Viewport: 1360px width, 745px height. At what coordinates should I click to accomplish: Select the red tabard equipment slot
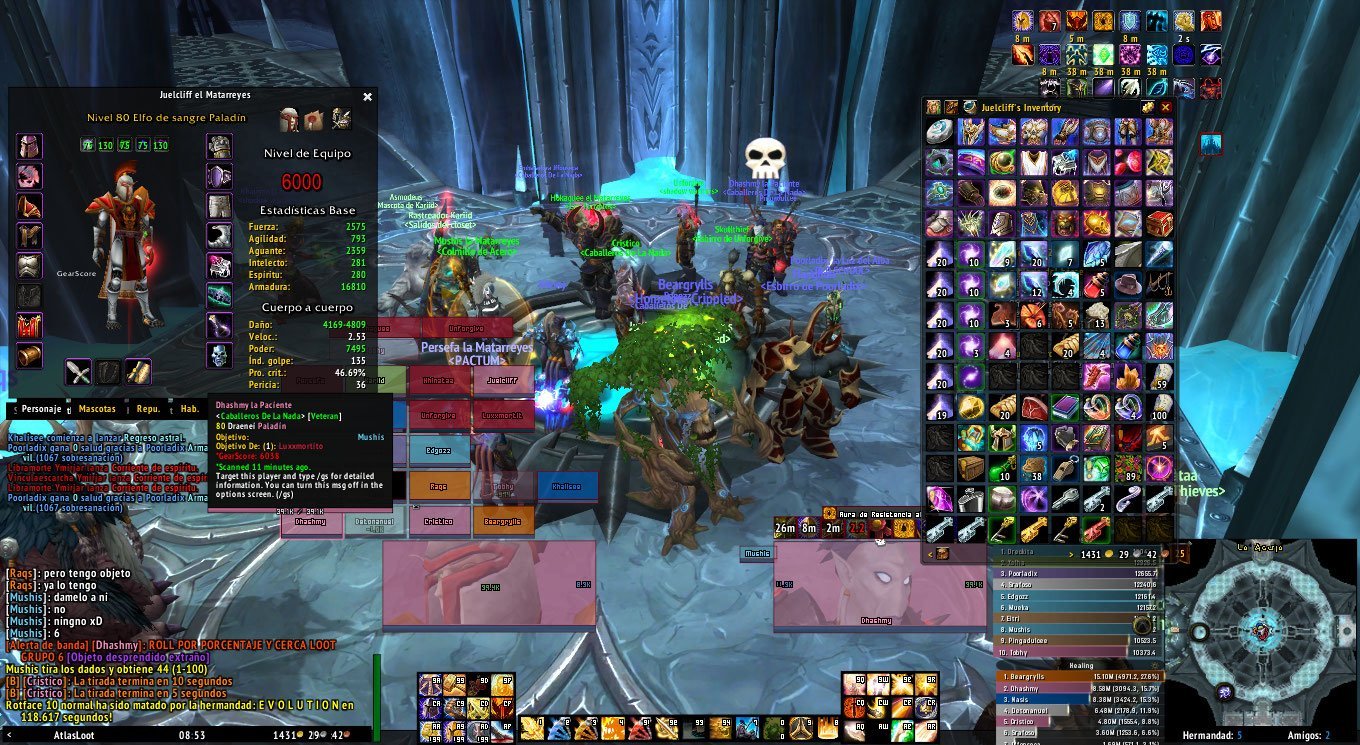(29, 325)
